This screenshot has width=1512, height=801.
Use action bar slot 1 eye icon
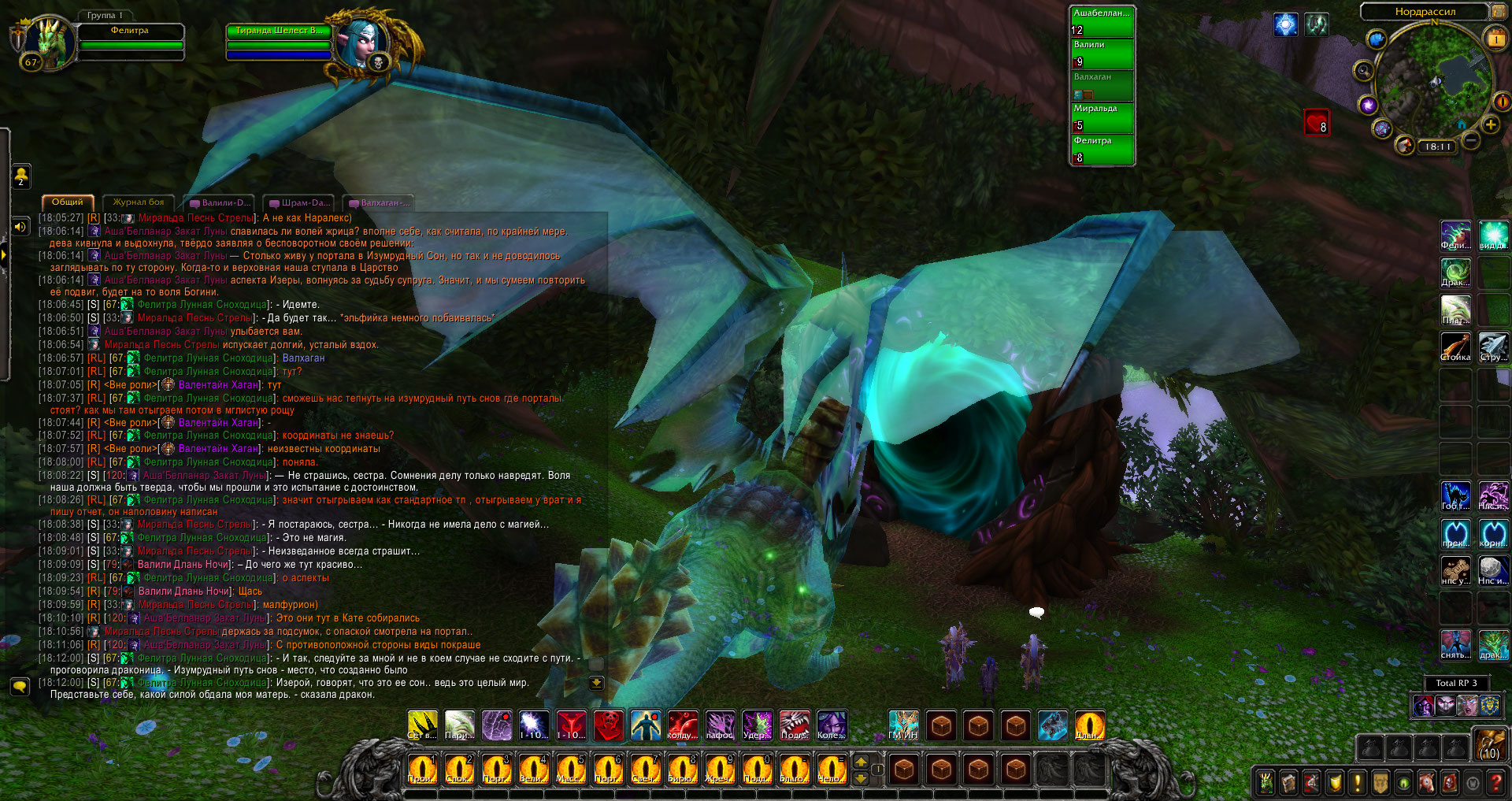(x=421, y=769)
